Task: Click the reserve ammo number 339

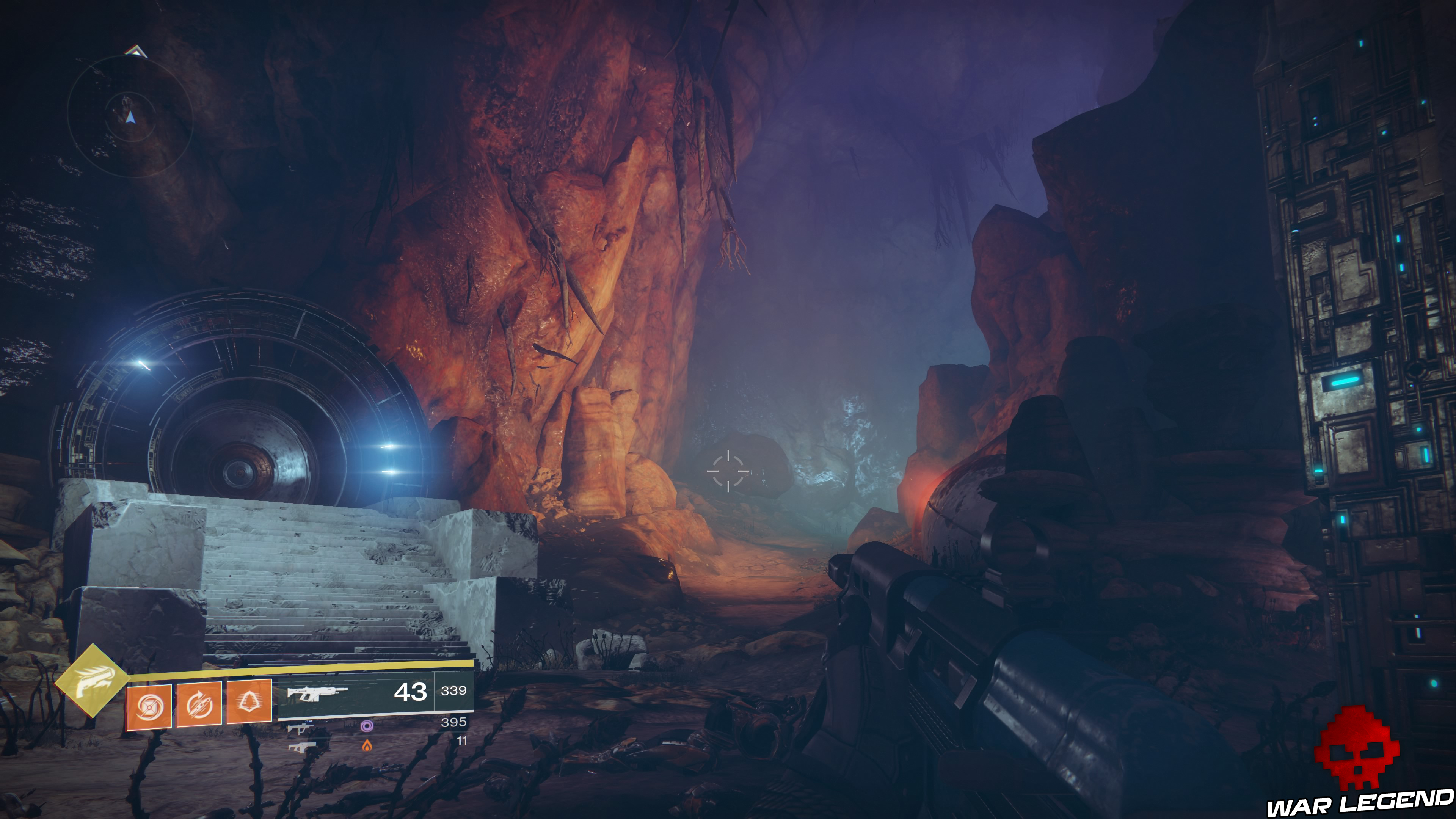Action: [455, 691]
